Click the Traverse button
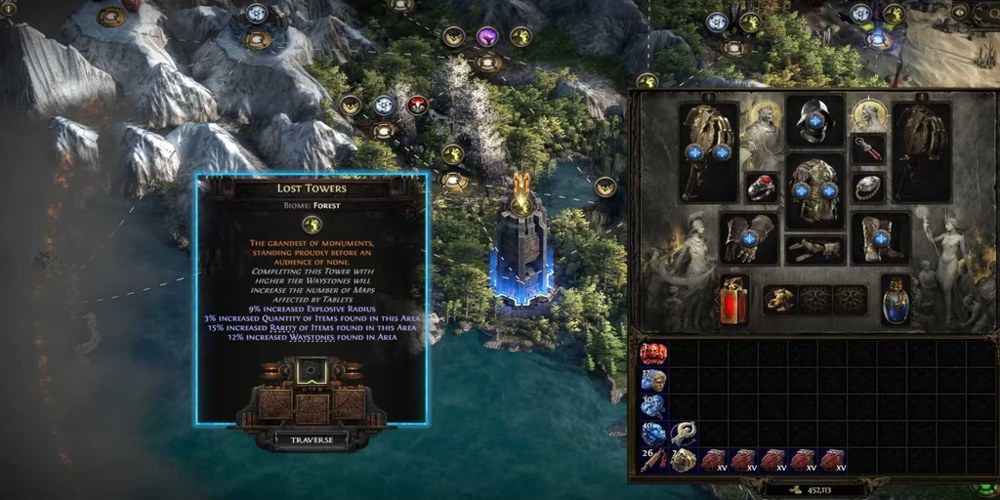Screen dimensions: 1000x500 [x=311, y=438]
